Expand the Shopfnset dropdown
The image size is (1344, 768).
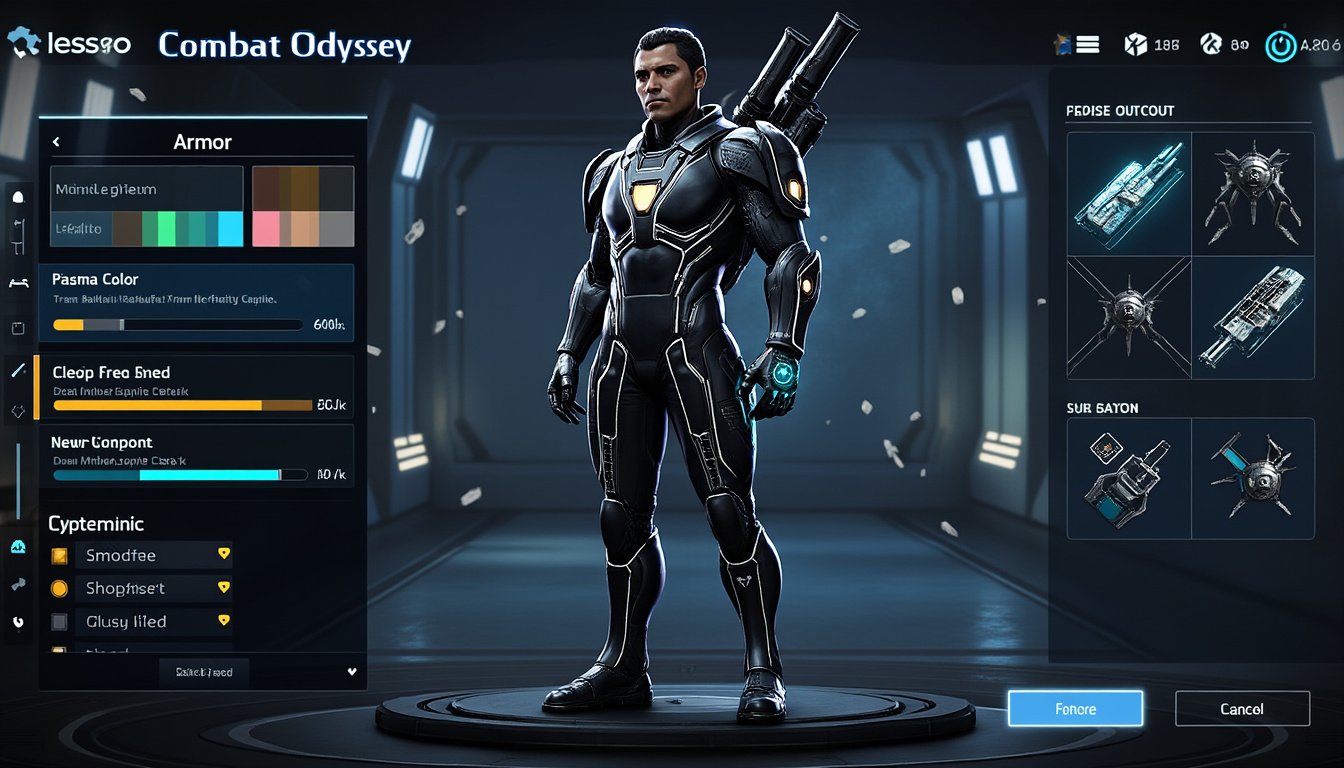point(224,588)
